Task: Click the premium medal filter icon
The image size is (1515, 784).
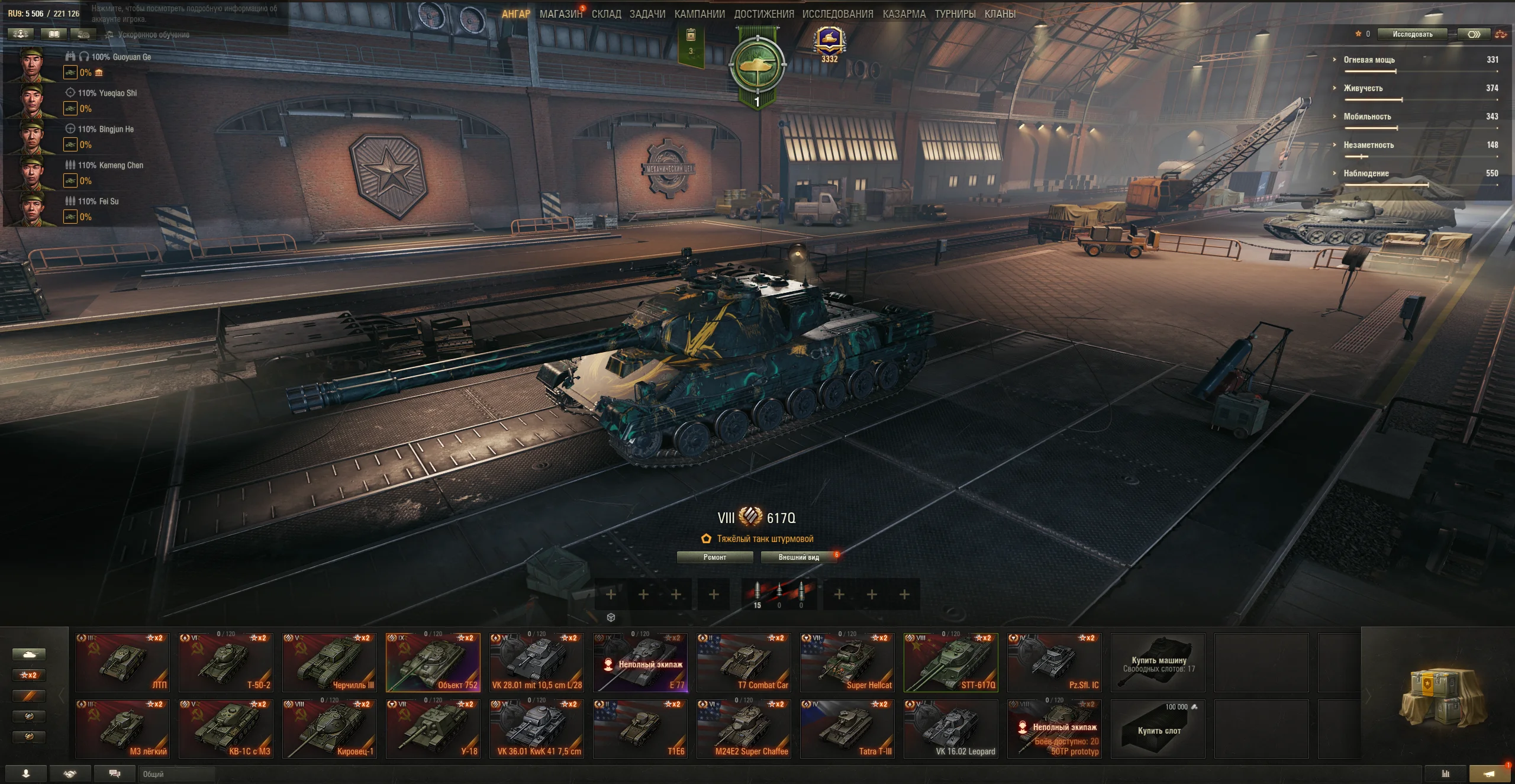Action: tap(29, 737)
